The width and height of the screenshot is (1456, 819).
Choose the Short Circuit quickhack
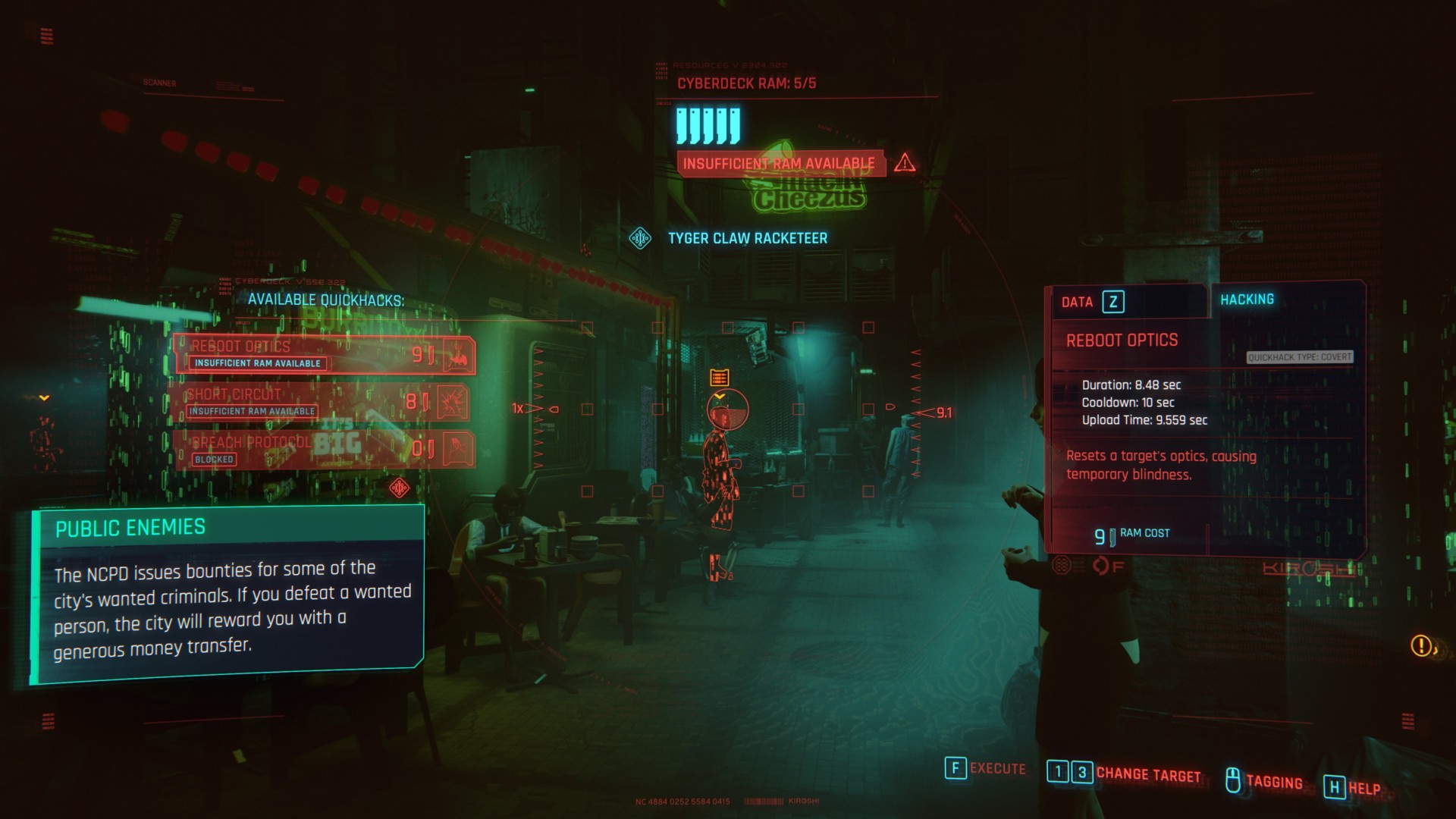(325, 402)
